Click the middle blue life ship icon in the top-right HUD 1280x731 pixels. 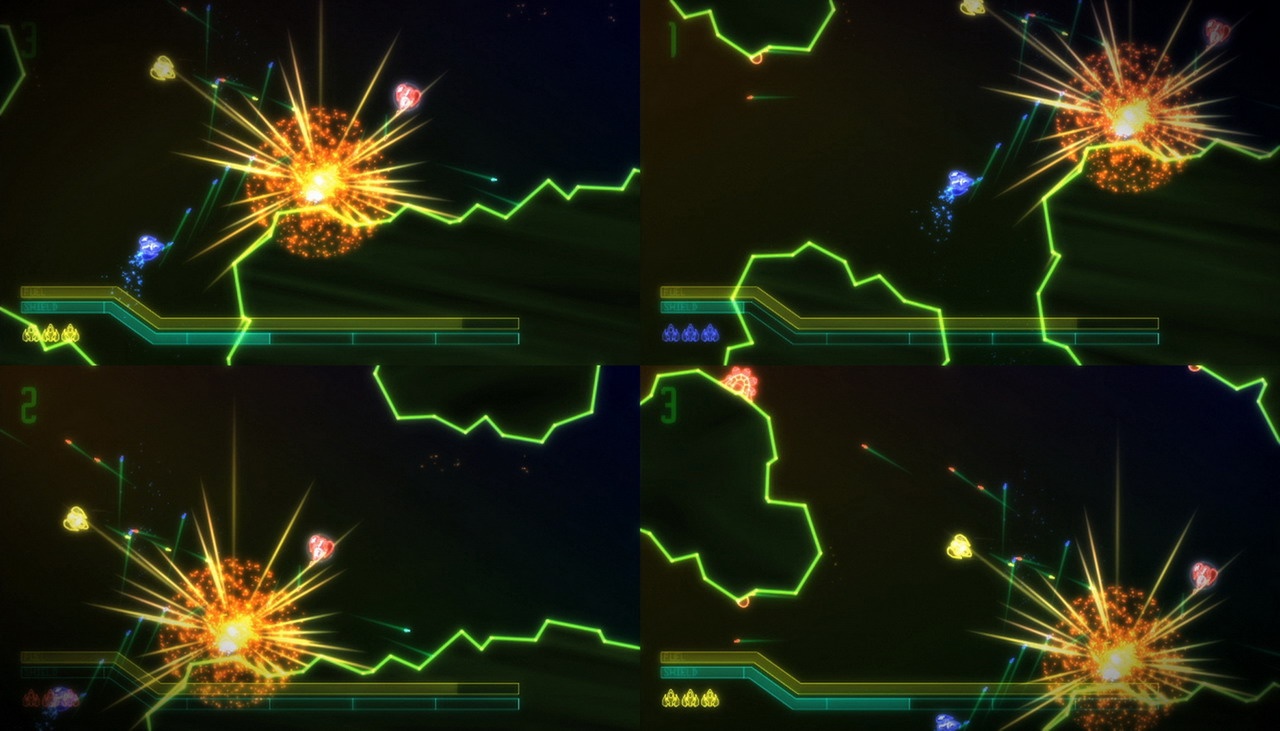coord(689,334)
